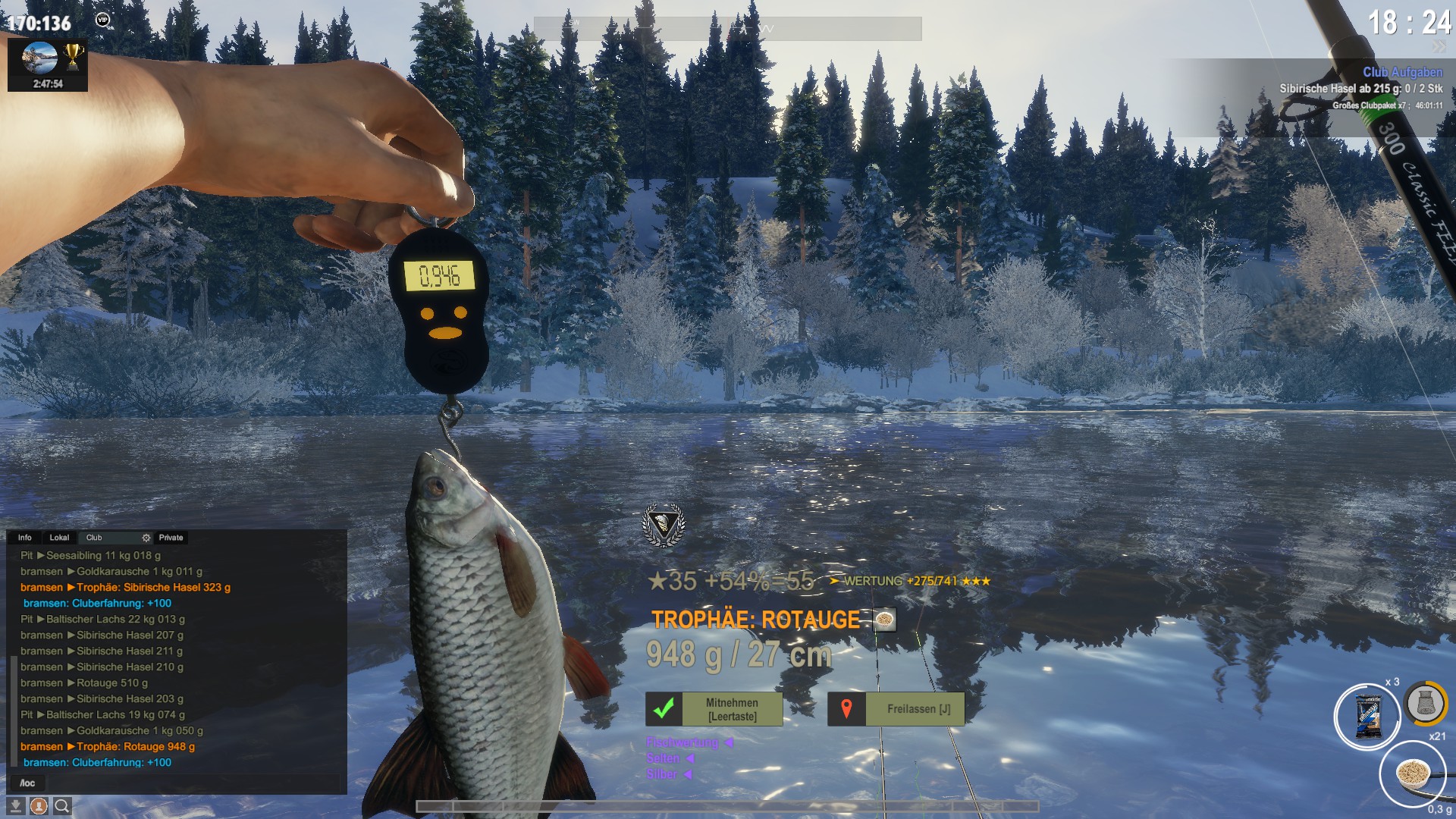1456x819 pixels.
Task: Select the Club chat tab
Action: pyautogui.click(x=94, y=538)
